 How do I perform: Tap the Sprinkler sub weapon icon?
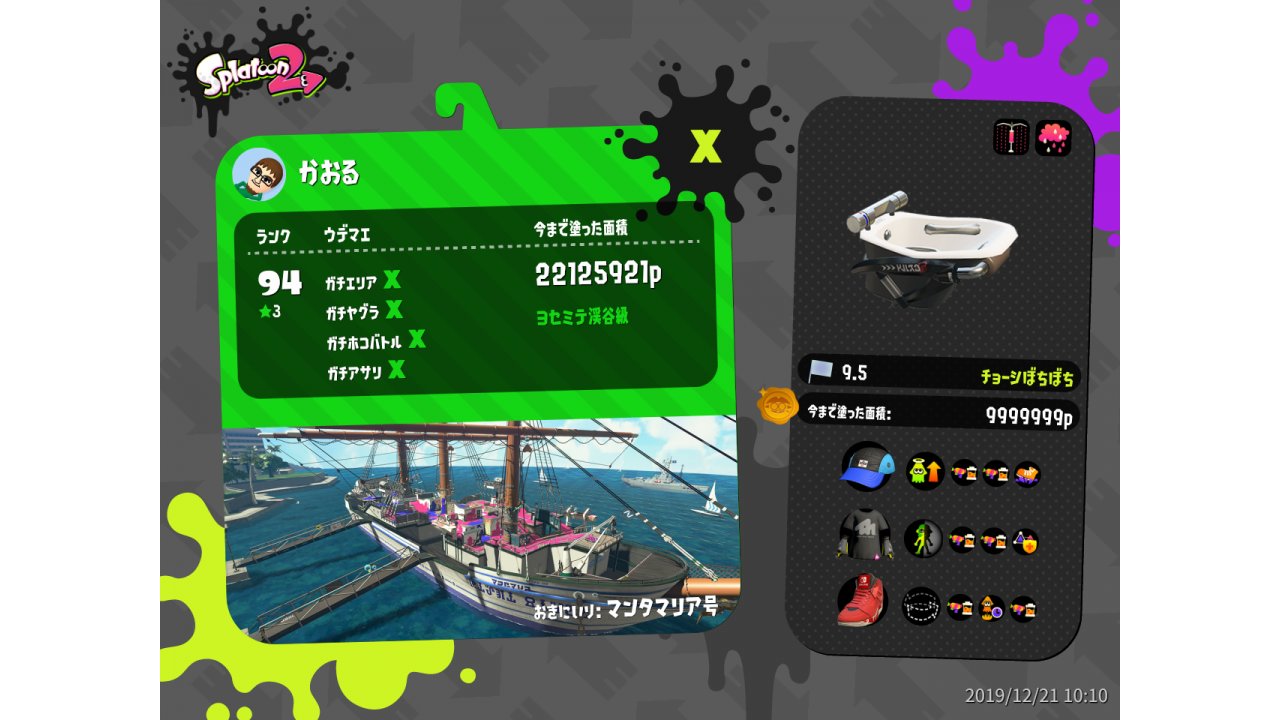1011,138
